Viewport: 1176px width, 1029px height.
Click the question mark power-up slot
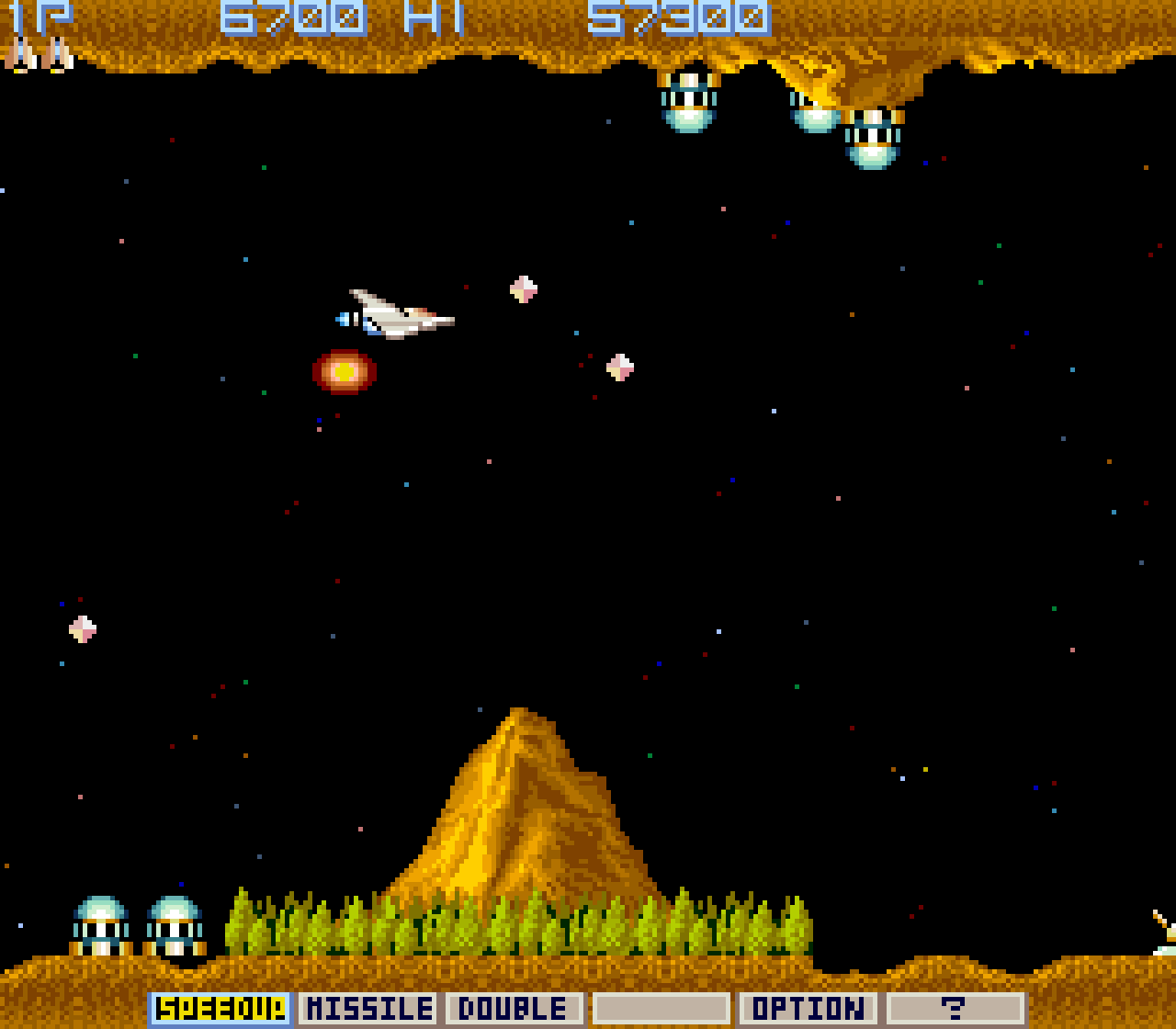955,1009
